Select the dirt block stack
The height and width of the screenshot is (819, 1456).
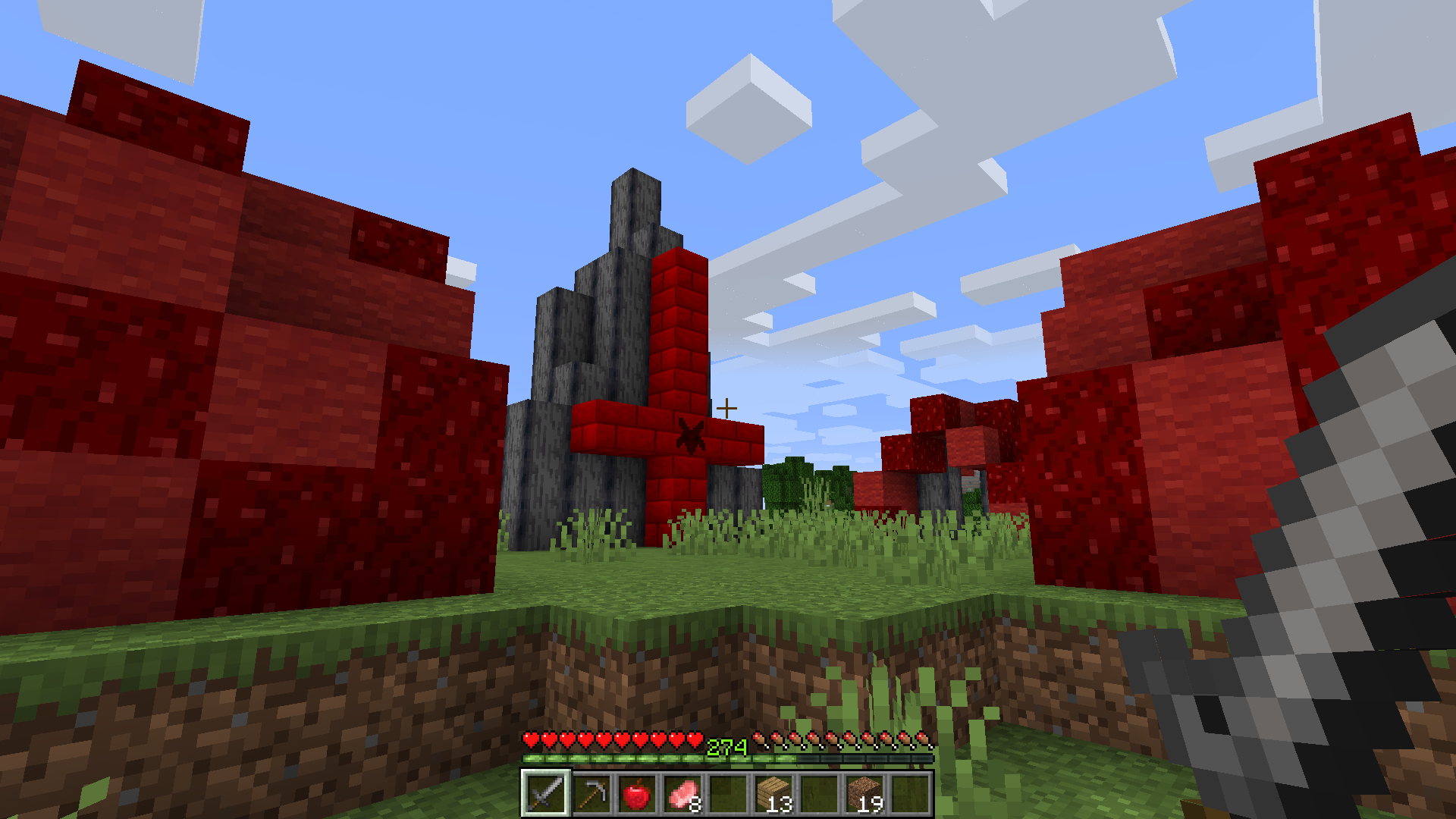(864, 794)
